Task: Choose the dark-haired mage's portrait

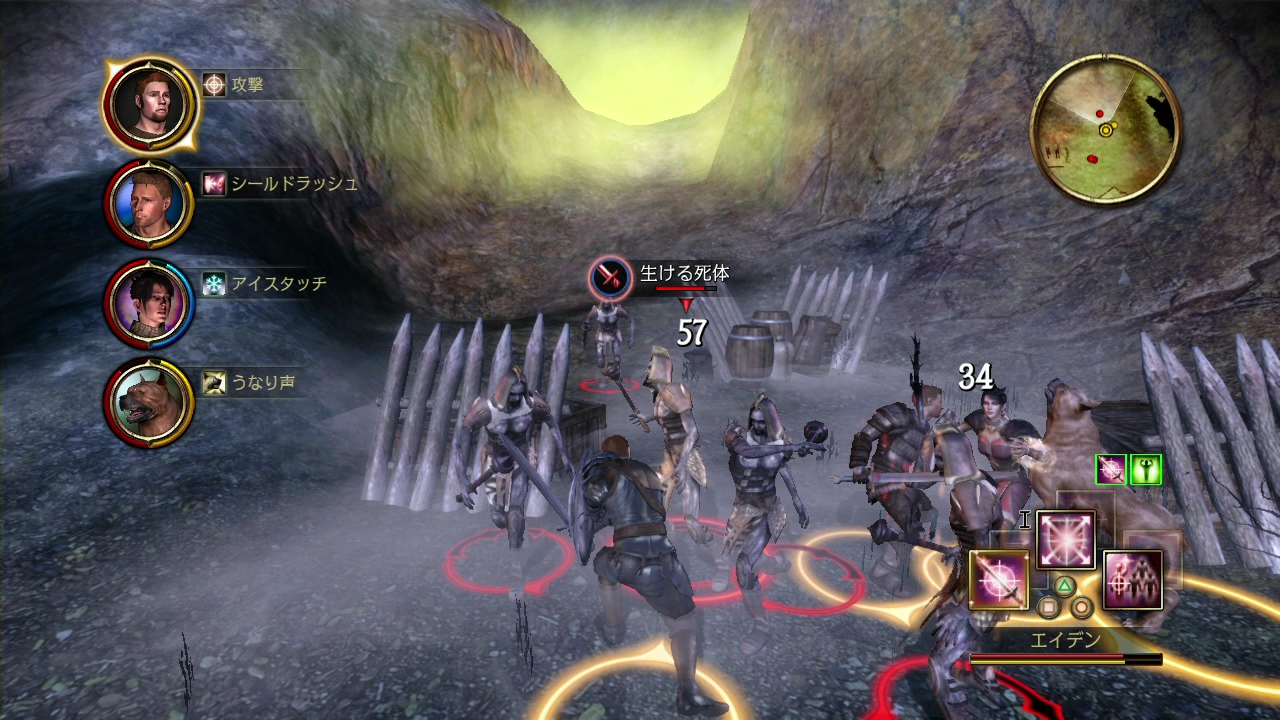Action: [148, 303]
